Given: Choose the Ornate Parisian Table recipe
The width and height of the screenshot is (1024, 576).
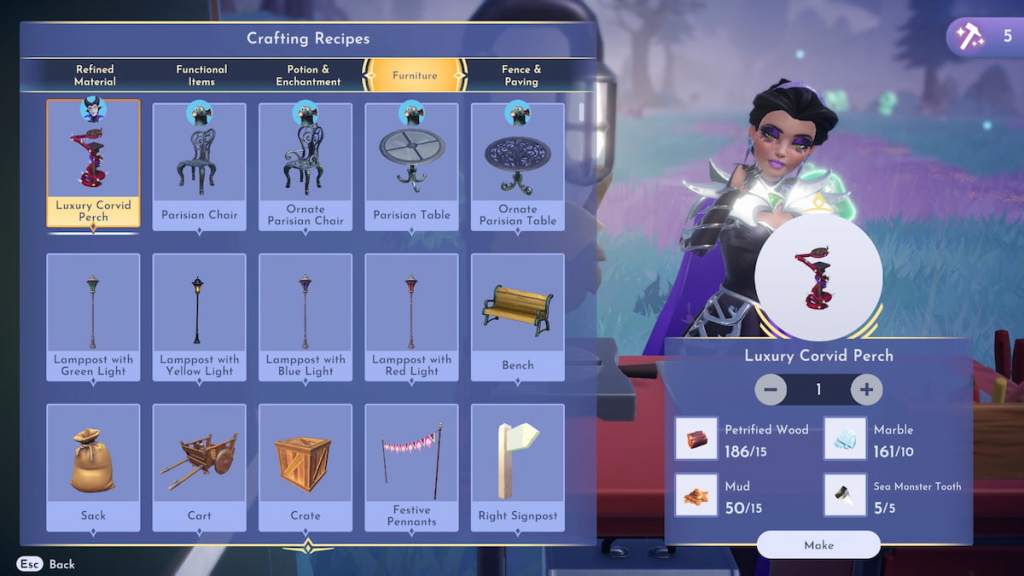Looking at the screenshot, I should [518, 165].
